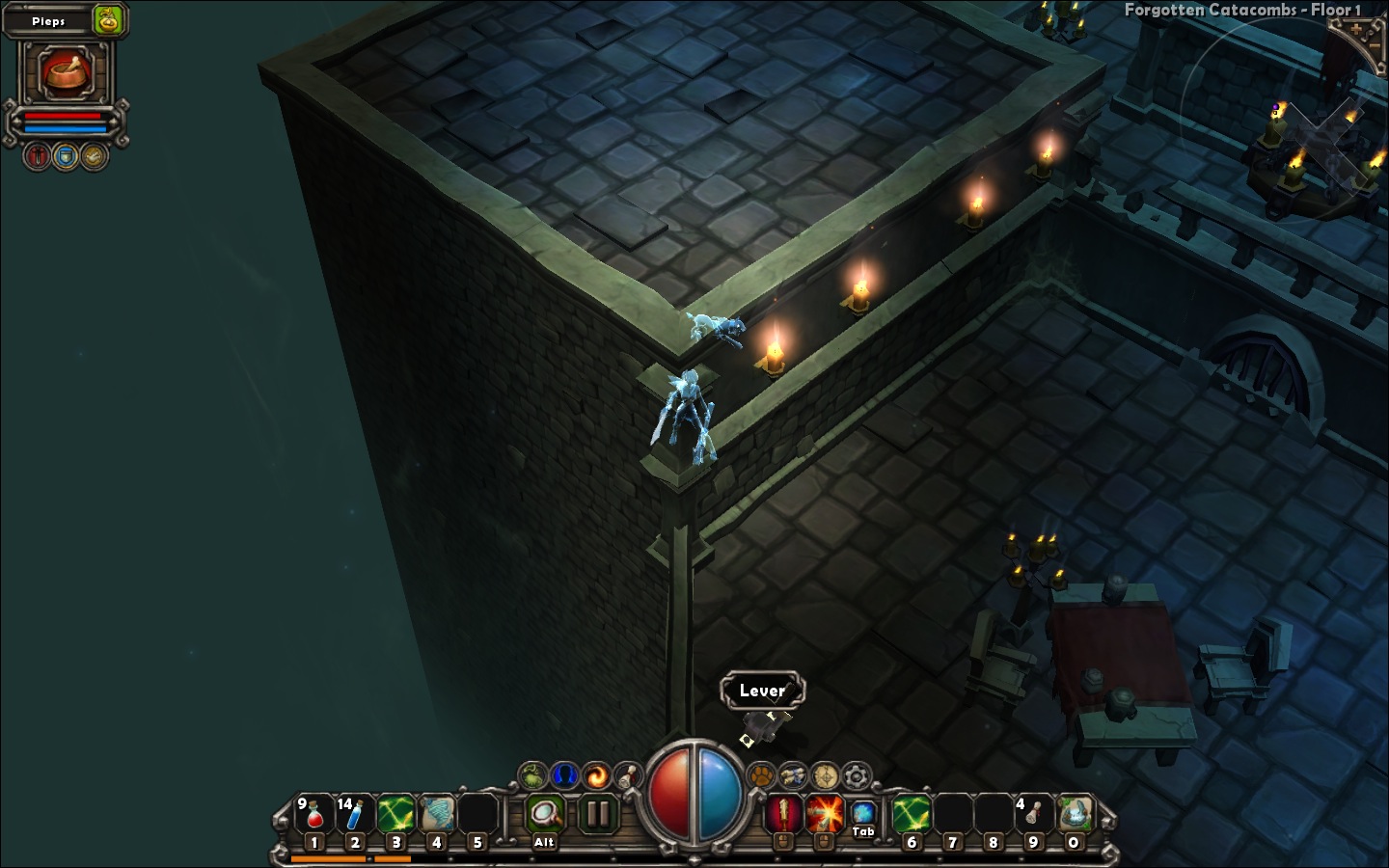
Task: Open the blue character silhouette icon
Action: coord(565,775)
